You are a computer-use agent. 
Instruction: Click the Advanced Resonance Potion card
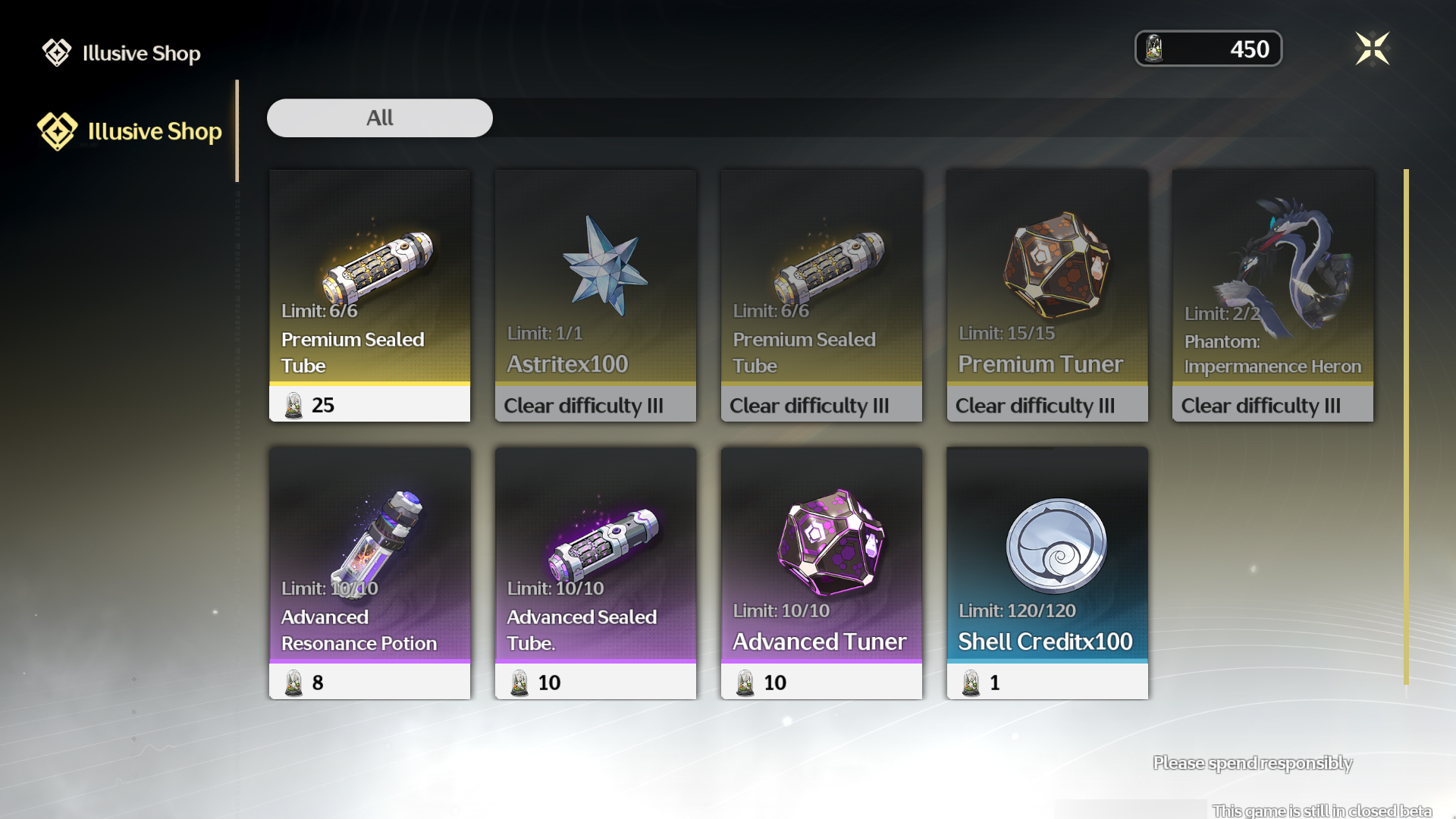[x=369, y=573]
